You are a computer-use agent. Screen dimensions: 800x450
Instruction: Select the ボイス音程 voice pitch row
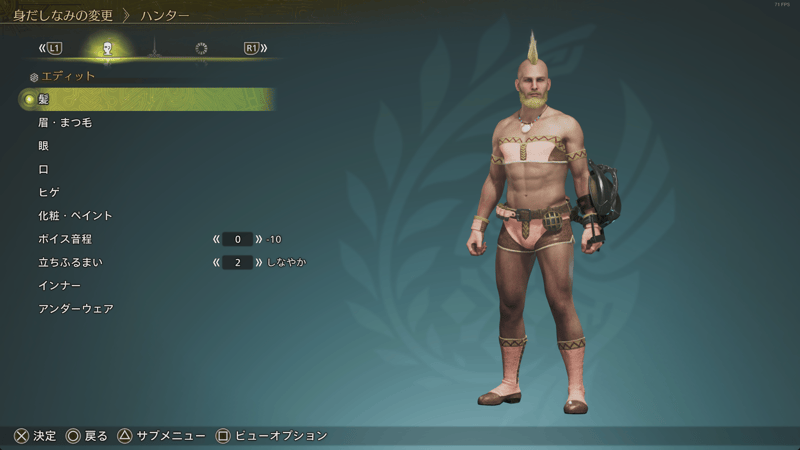[x=65, y=239]
